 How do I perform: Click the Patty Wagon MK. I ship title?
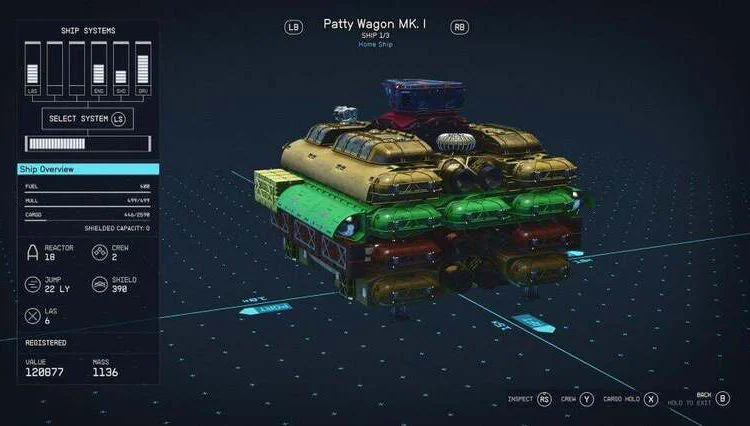click(374, 23)
